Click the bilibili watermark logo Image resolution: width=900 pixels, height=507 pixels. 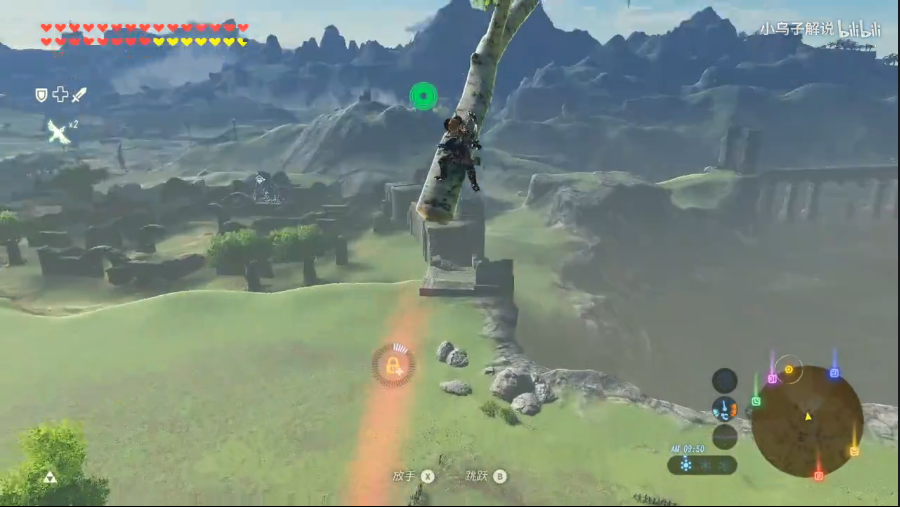click(x=858, y=29)
